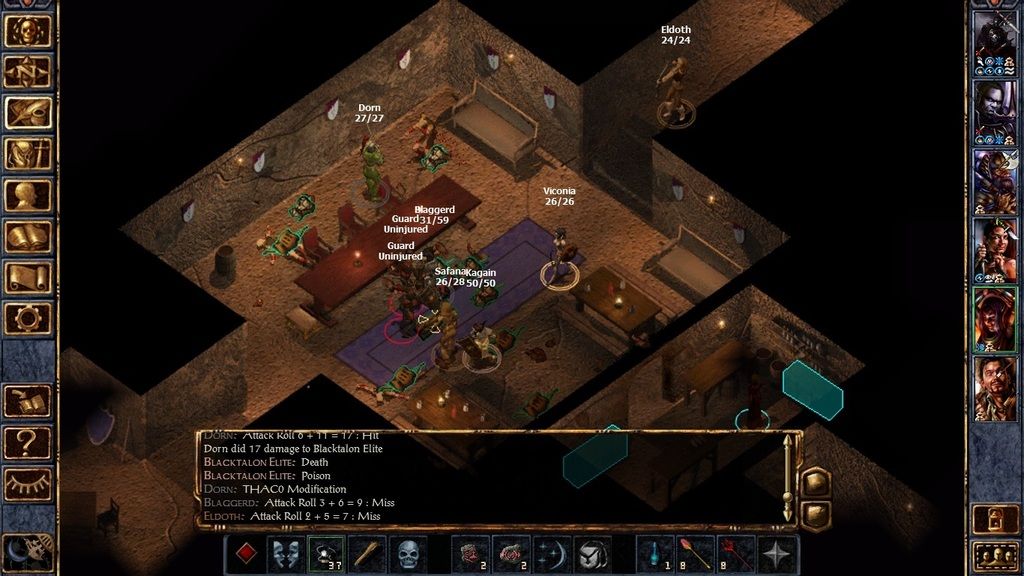This screenshot has width=1024, height=576.
Task: Open the mage spellbook icon
Action: pos(28,236)
